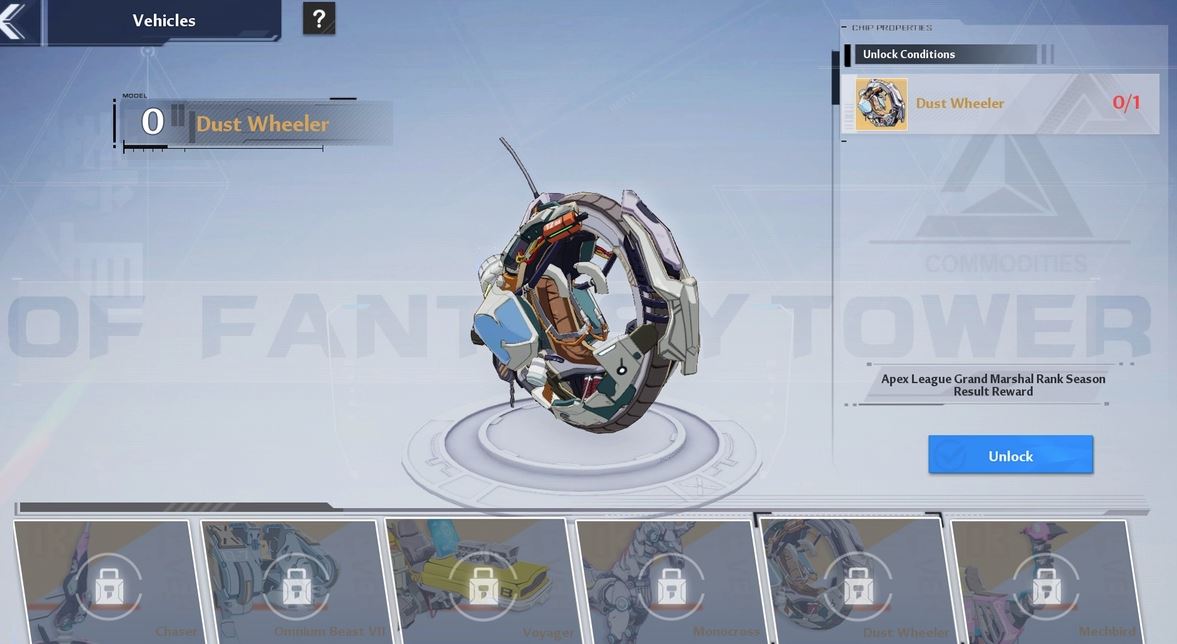This screenshot has height=644, width=1177.
Task: Choose the Chaser vehicle card
Action: tap(108, 582)
